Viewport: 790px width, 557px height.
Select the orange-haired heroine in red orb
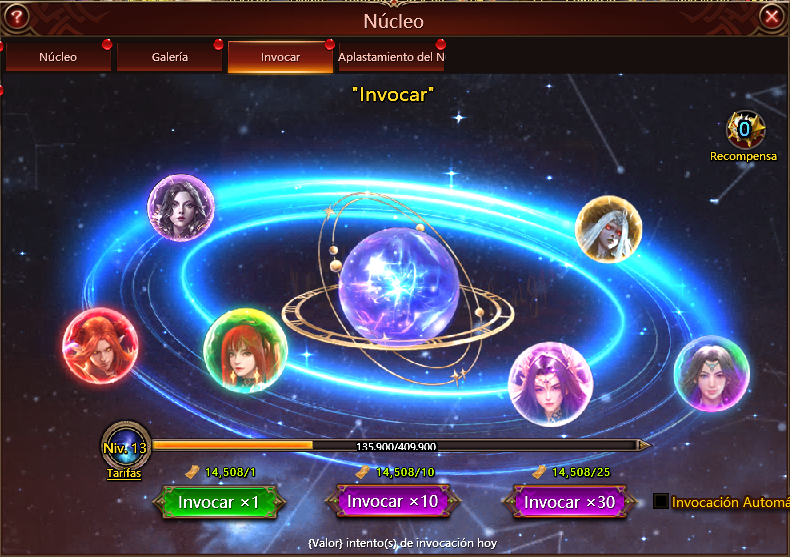99,346
